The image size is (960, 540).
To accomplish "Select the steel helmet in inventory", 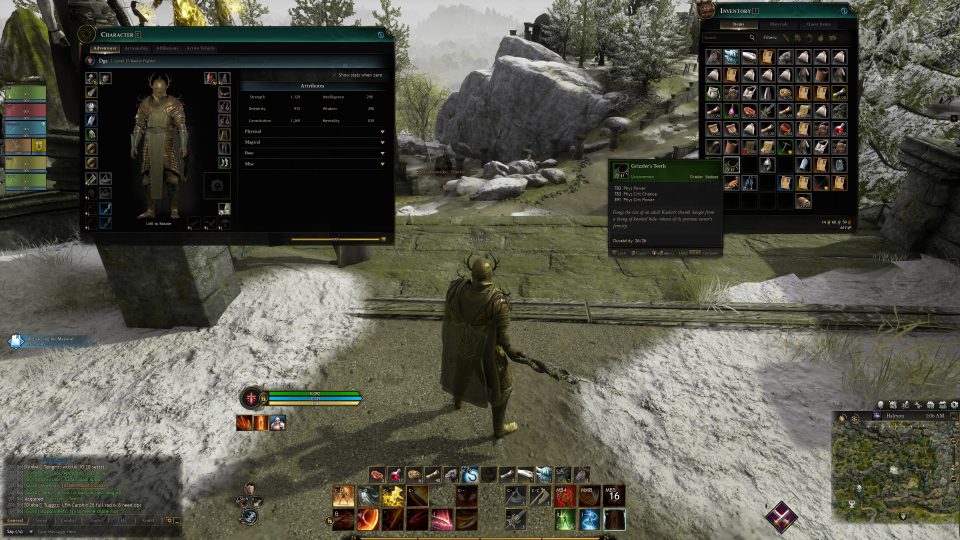I will pyautogui.click(x=765, y=165).
